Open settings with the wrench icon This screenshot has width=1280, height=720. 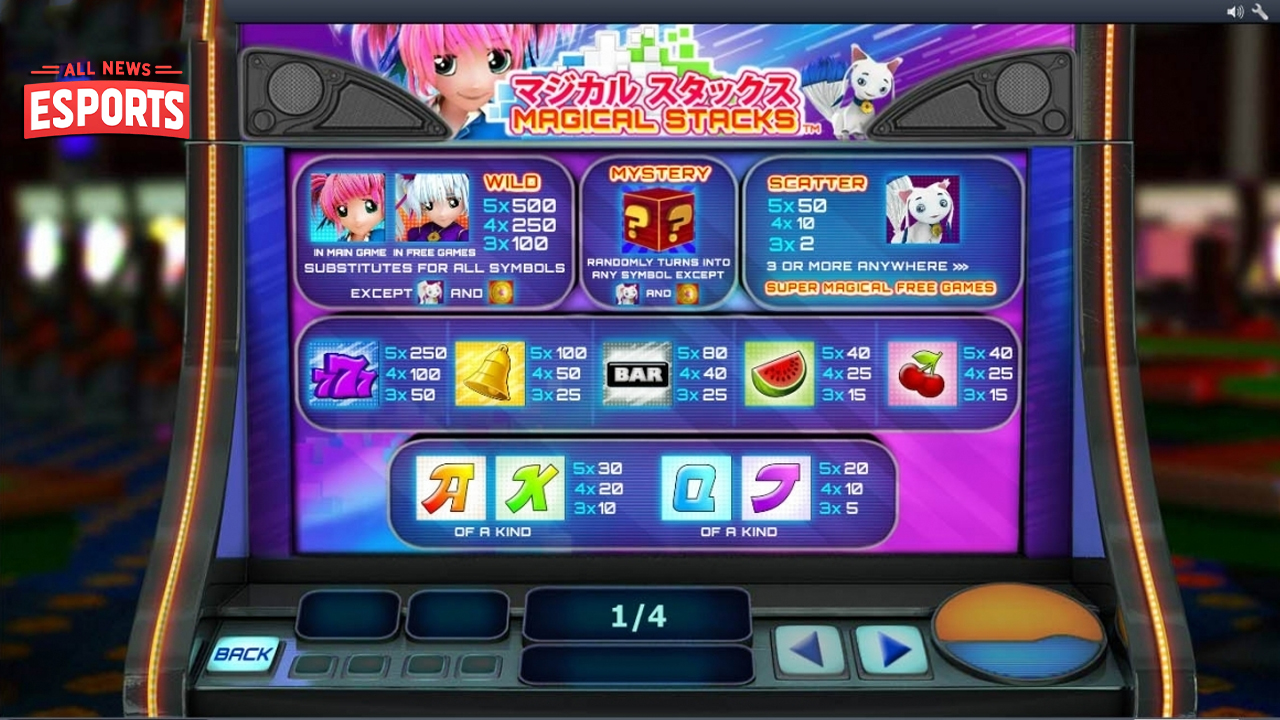(x=1258, y=11)
